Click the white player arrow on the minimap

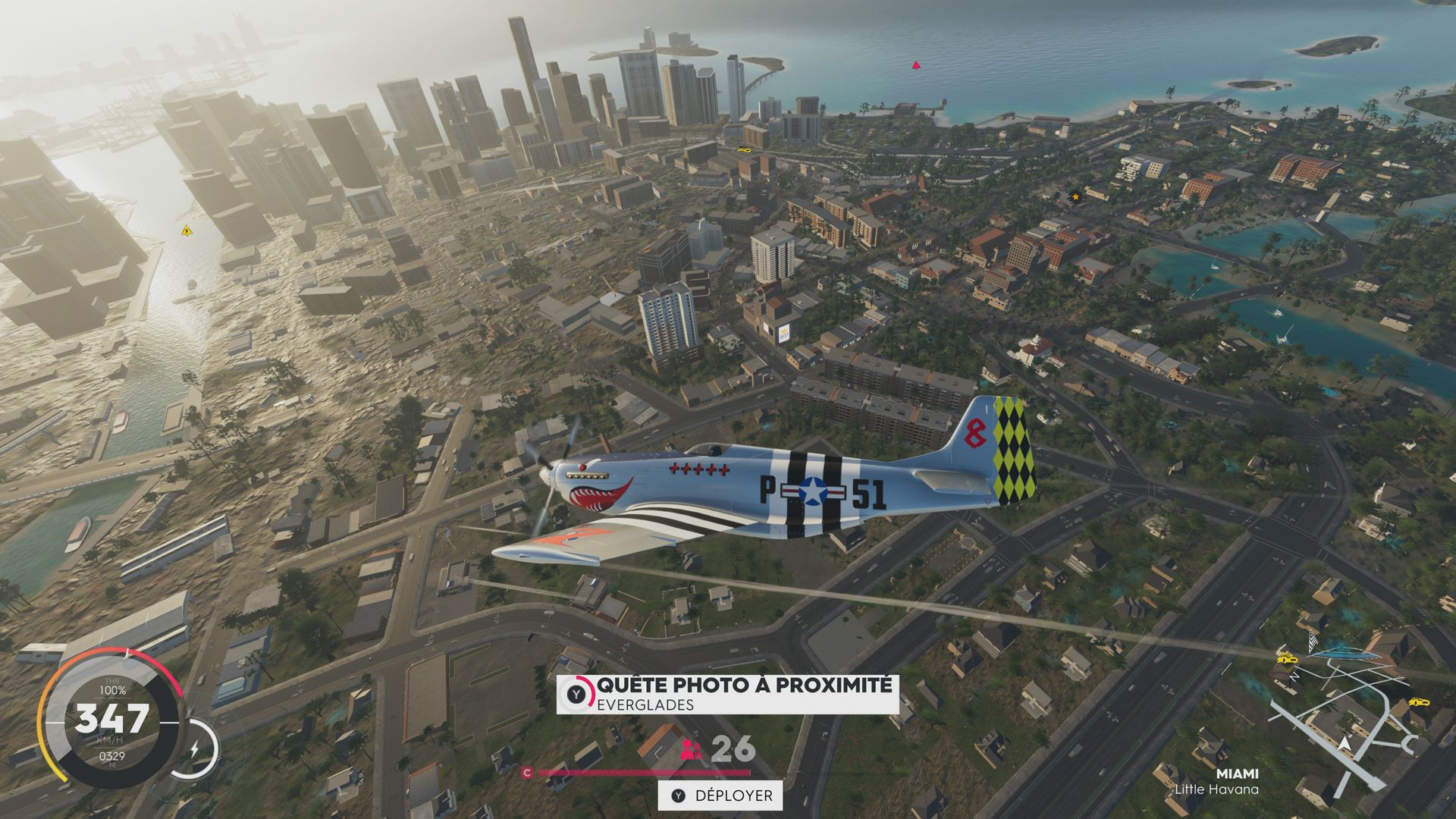click(1345, 745)
